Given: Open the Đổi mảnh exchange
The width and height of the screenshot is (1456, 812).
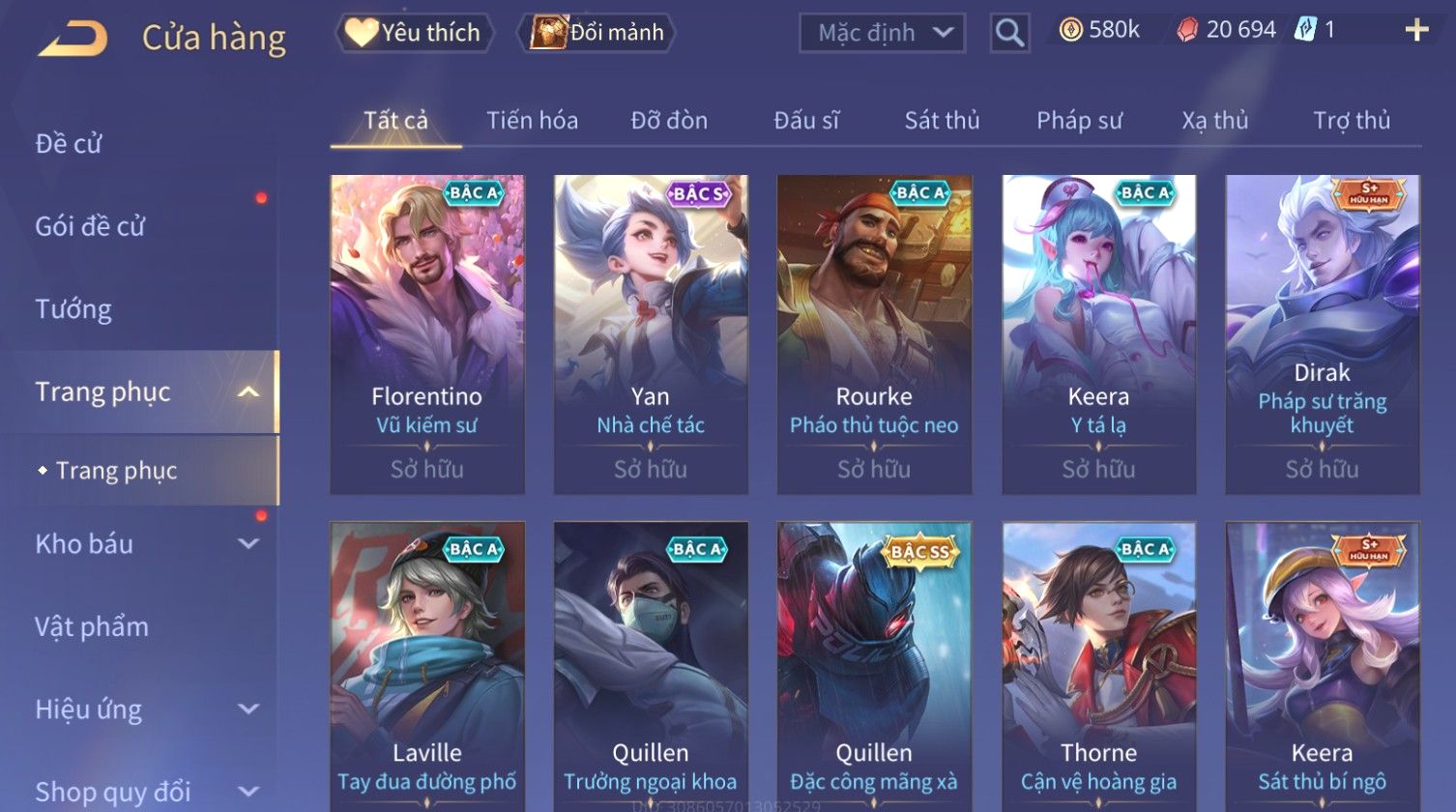Looking at the screenshot, I should tap(597, 33).
